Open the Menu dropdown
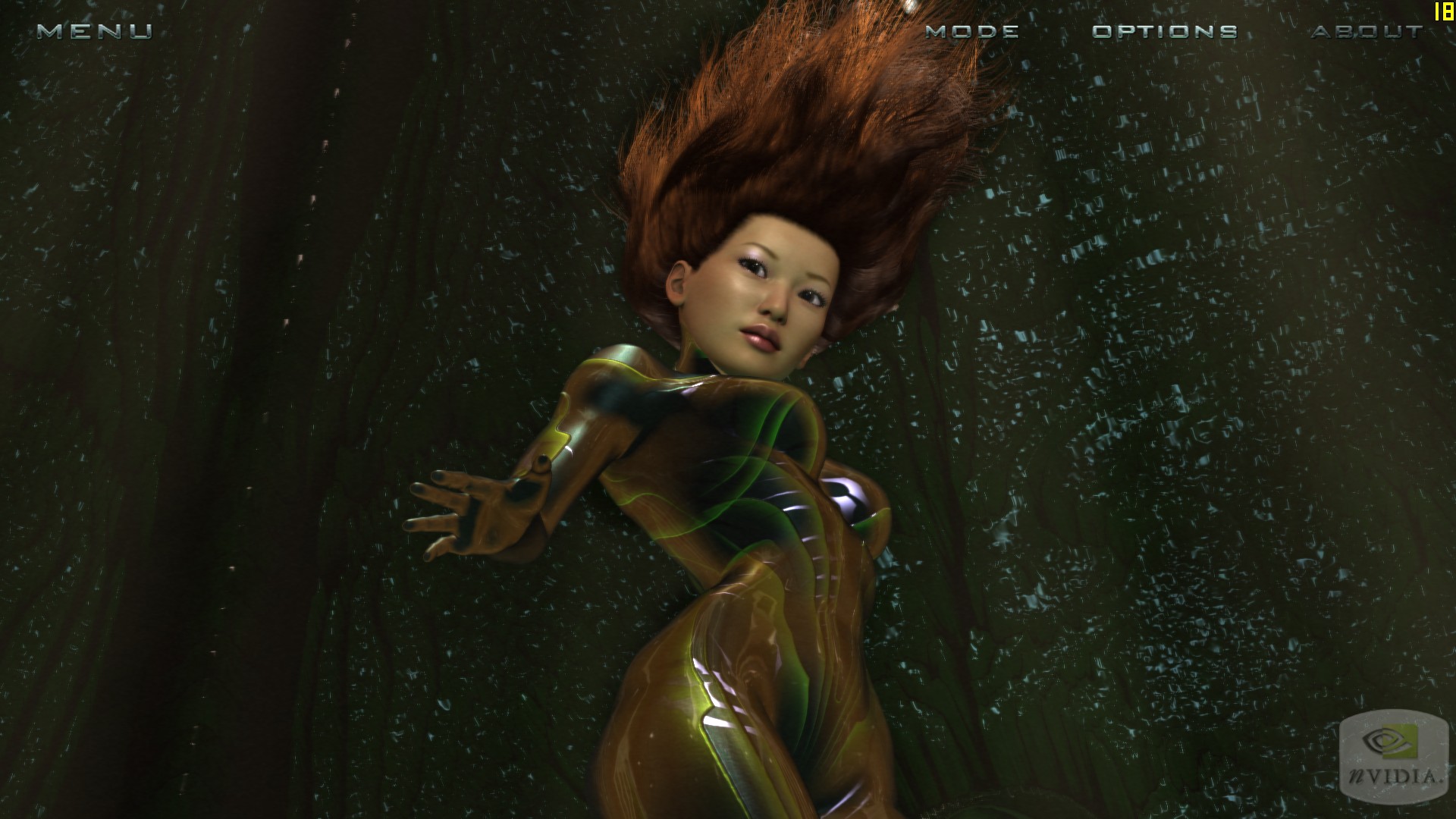The width and height of the screenshot is (1456, 819). point(95,31)
